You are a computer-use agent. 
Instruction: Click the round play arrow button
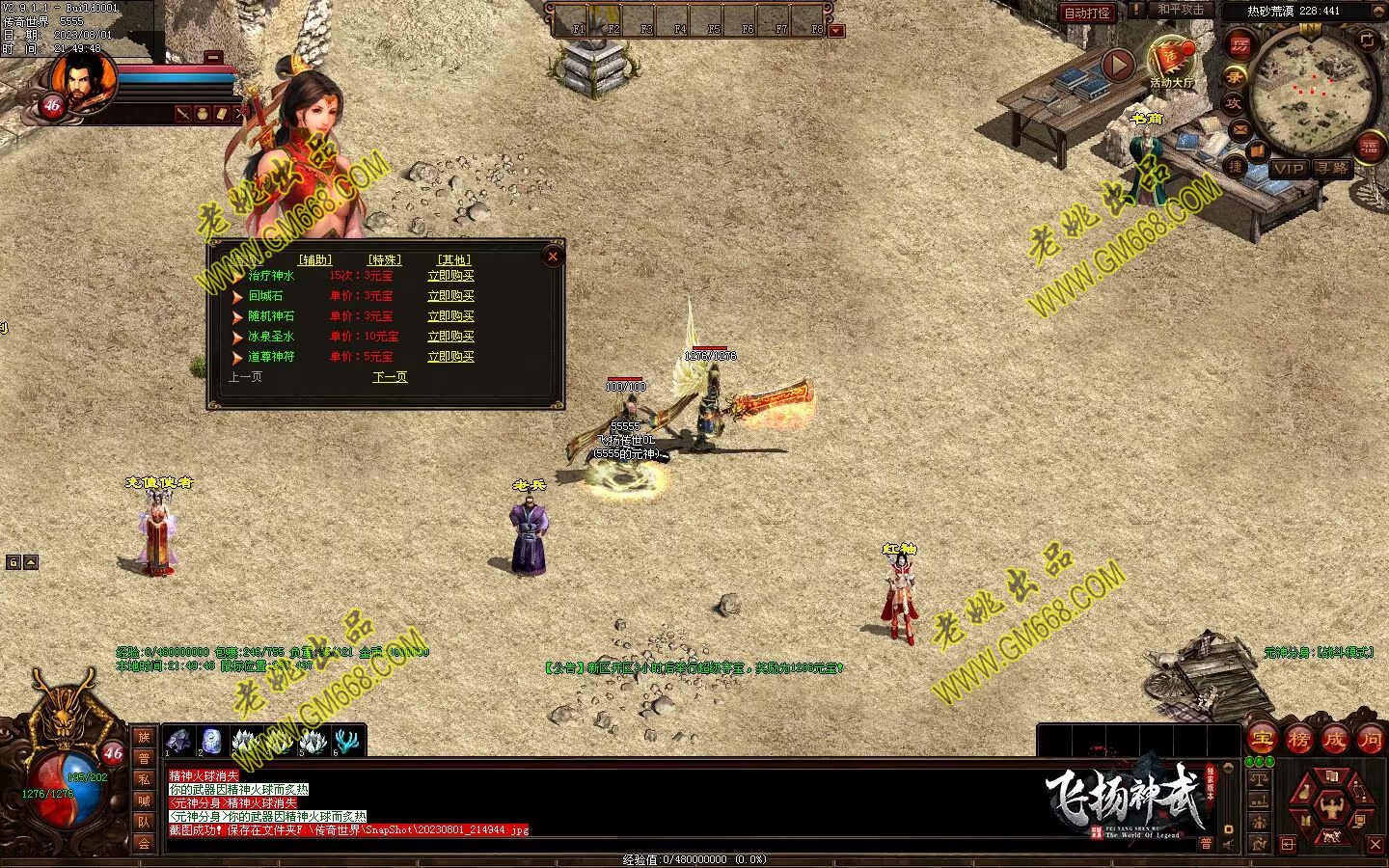[1117, 65]
